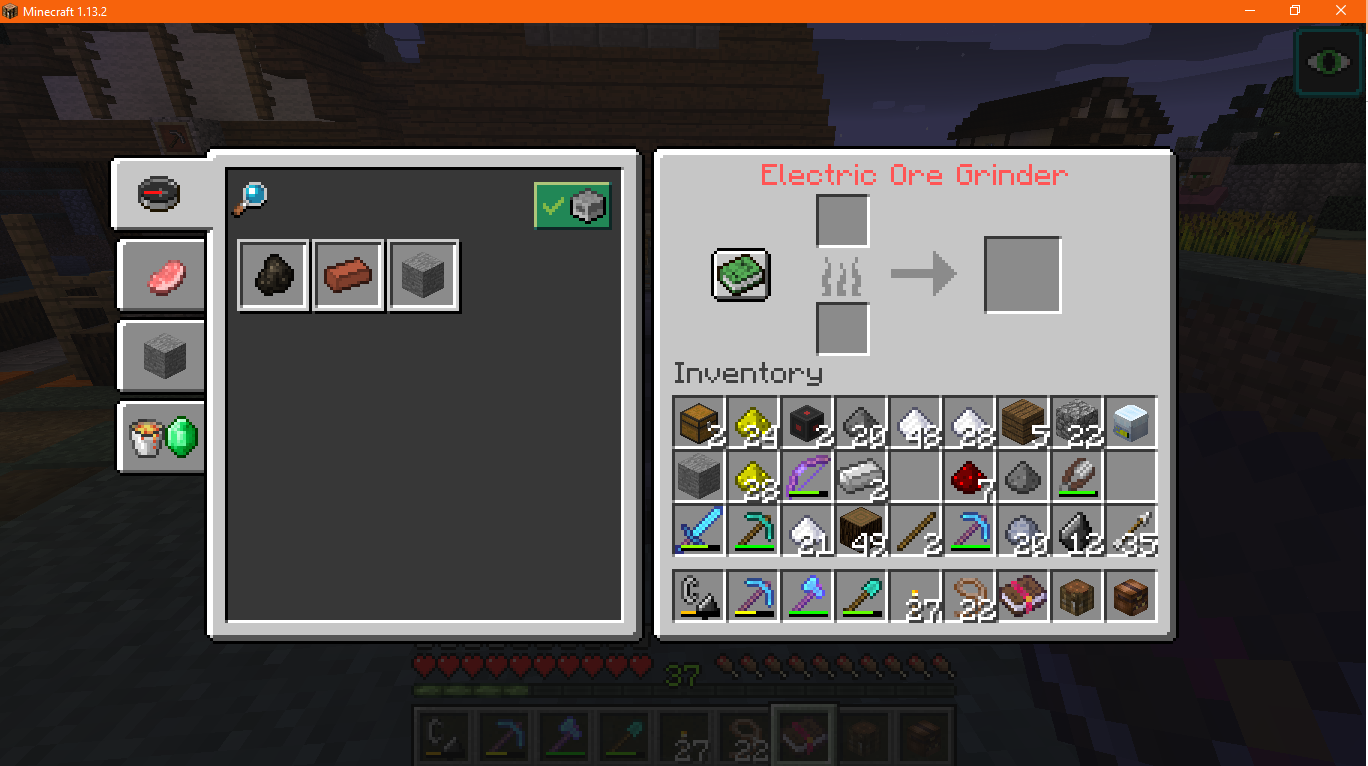This screenshot has height=766, width=1368.
Task: Select the oak wood stack of 49
Action: click(x=861, y=530)
